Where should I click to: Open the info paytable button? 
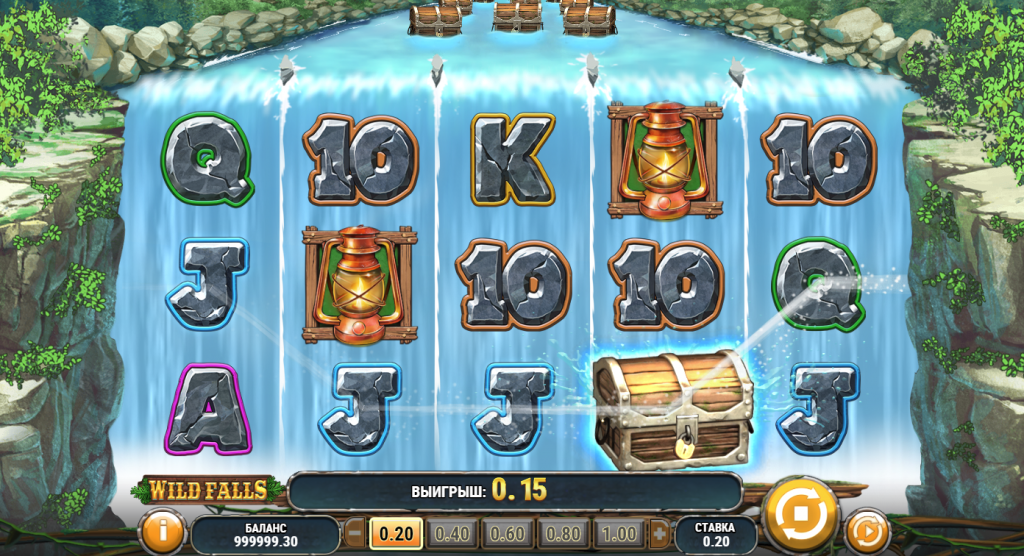click(161, 531)
